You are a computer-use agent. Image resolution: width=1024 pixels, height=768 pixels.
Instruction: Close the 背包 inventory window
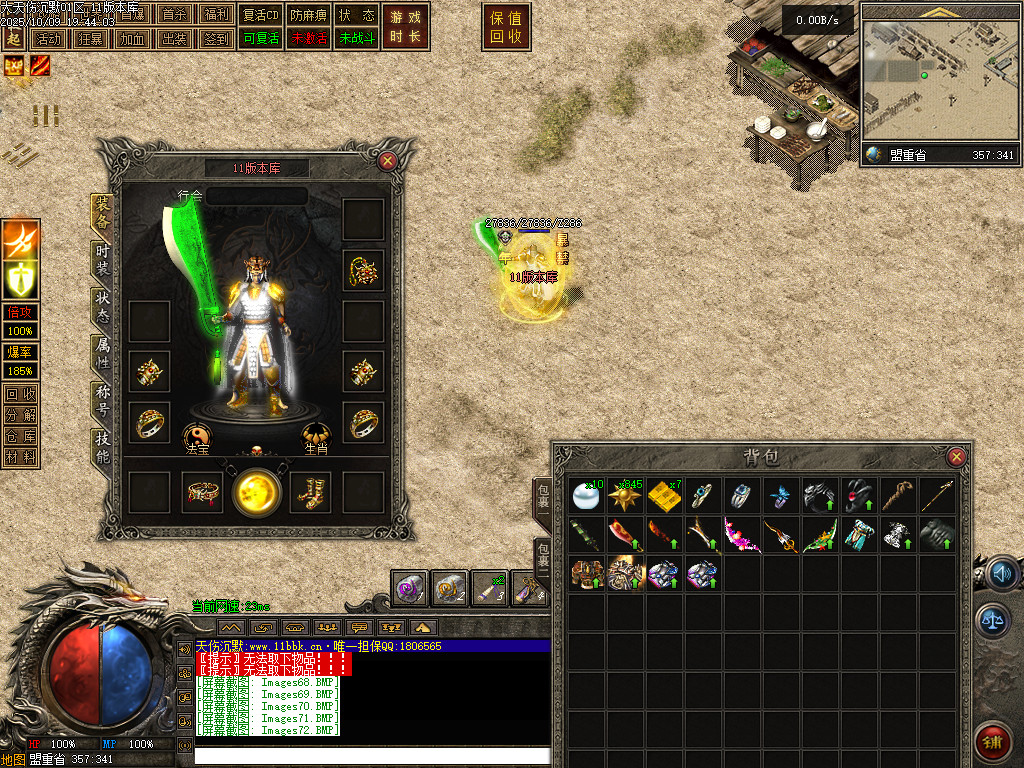(957, 457)
